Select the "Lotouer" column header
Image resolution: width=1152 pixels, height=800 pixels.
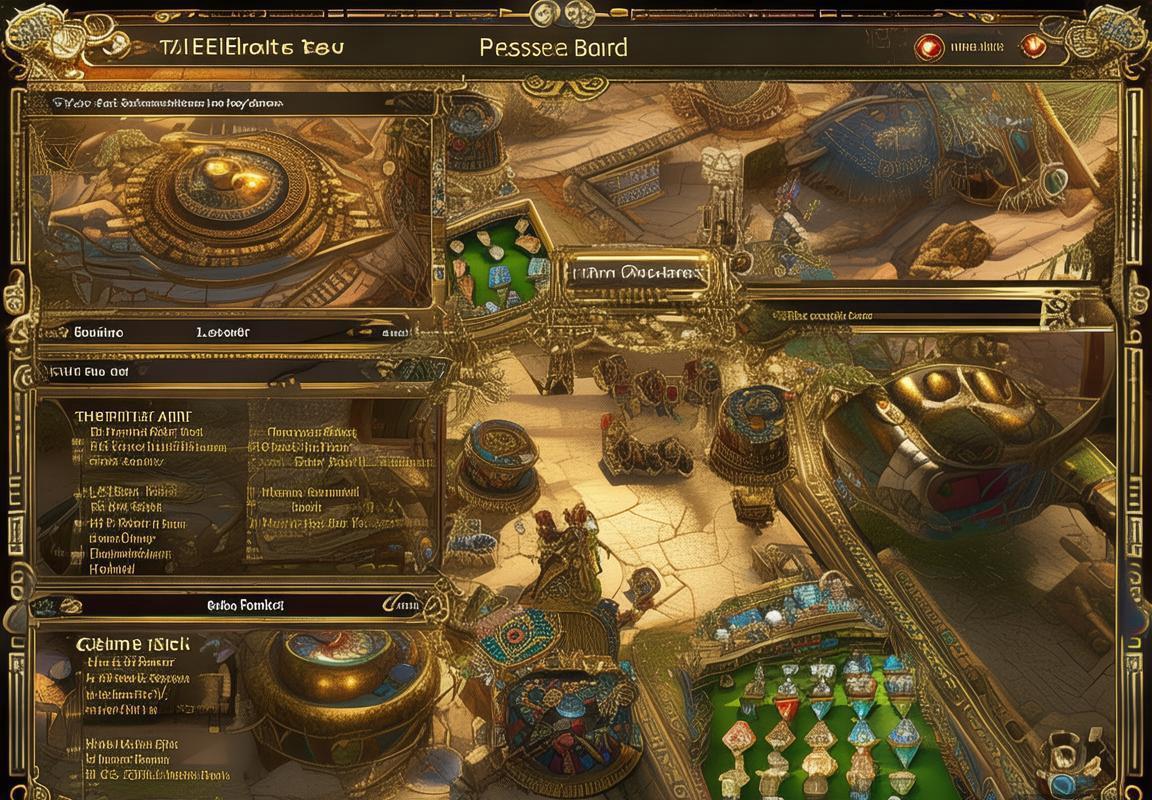pos(223,332)
